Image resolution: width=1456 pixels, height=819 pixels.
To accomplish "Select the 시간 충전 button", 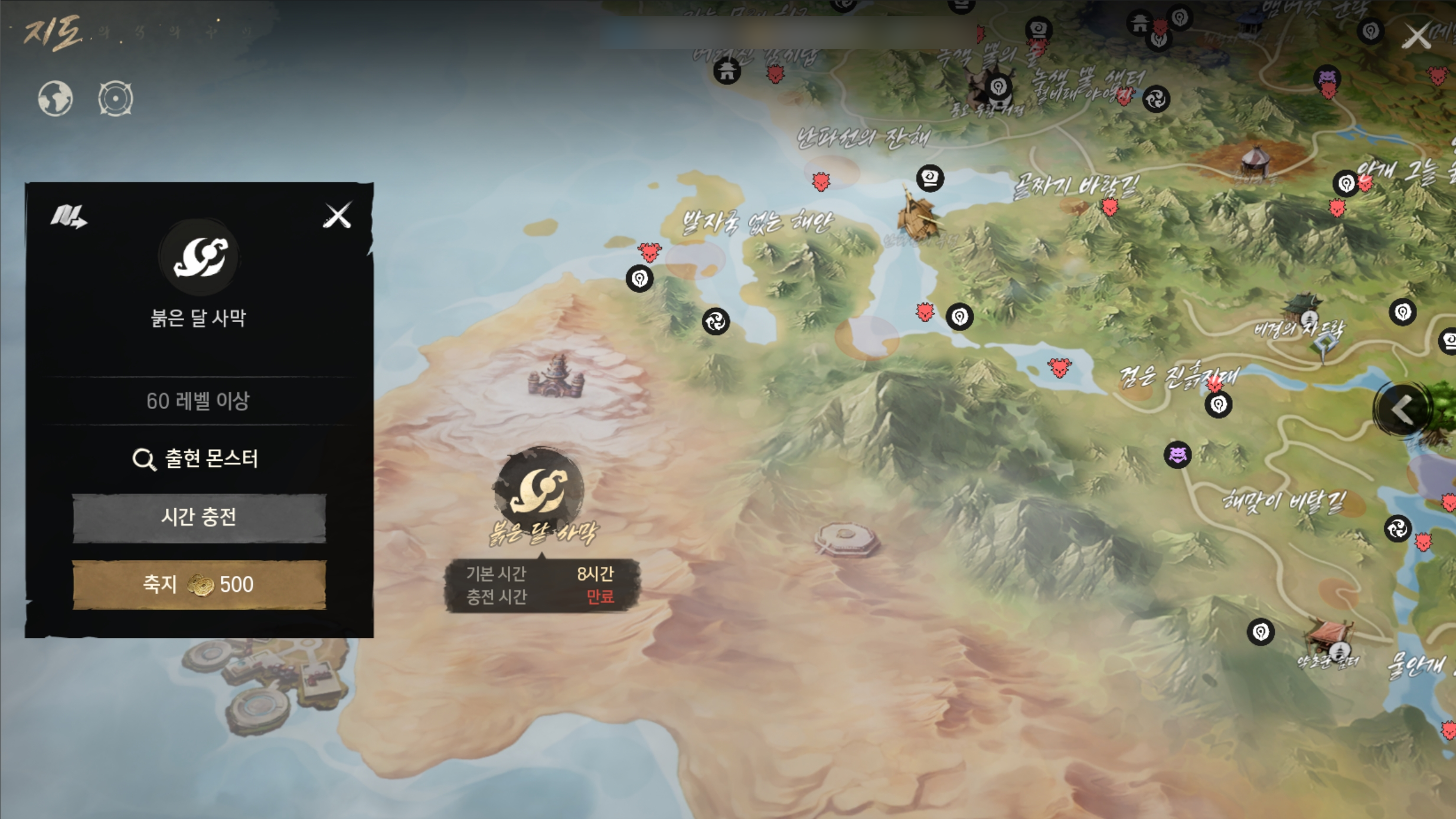I will point(199,518).
